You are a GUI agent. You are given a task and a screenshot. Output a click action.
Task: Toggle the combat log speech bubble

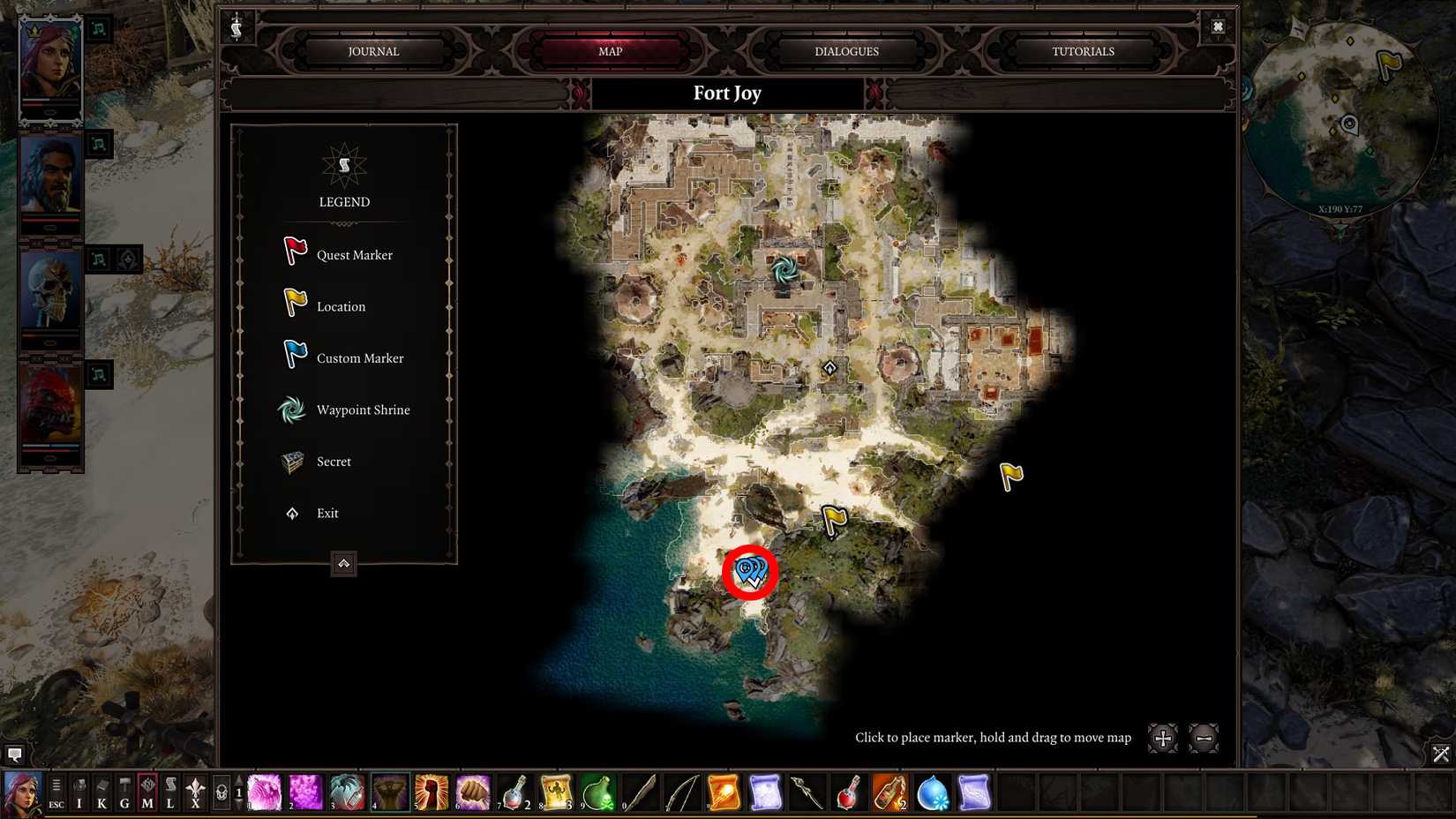[15, 755]
